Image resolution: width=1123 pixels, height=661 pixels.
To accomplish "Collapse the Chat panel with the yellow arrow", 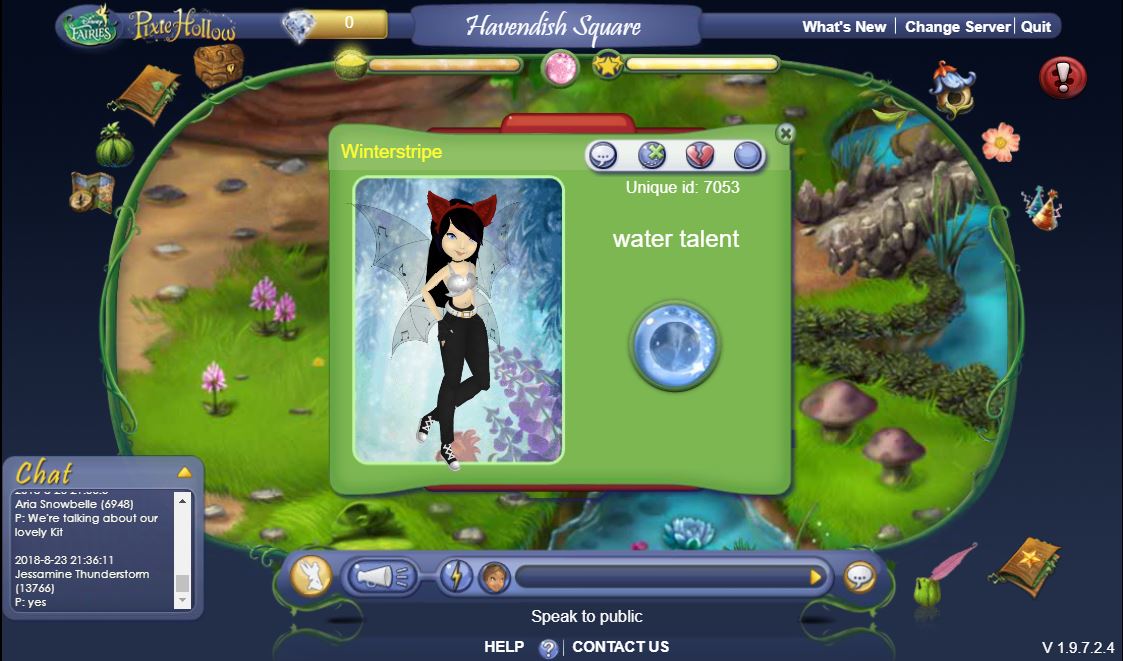I will (184, 472).
